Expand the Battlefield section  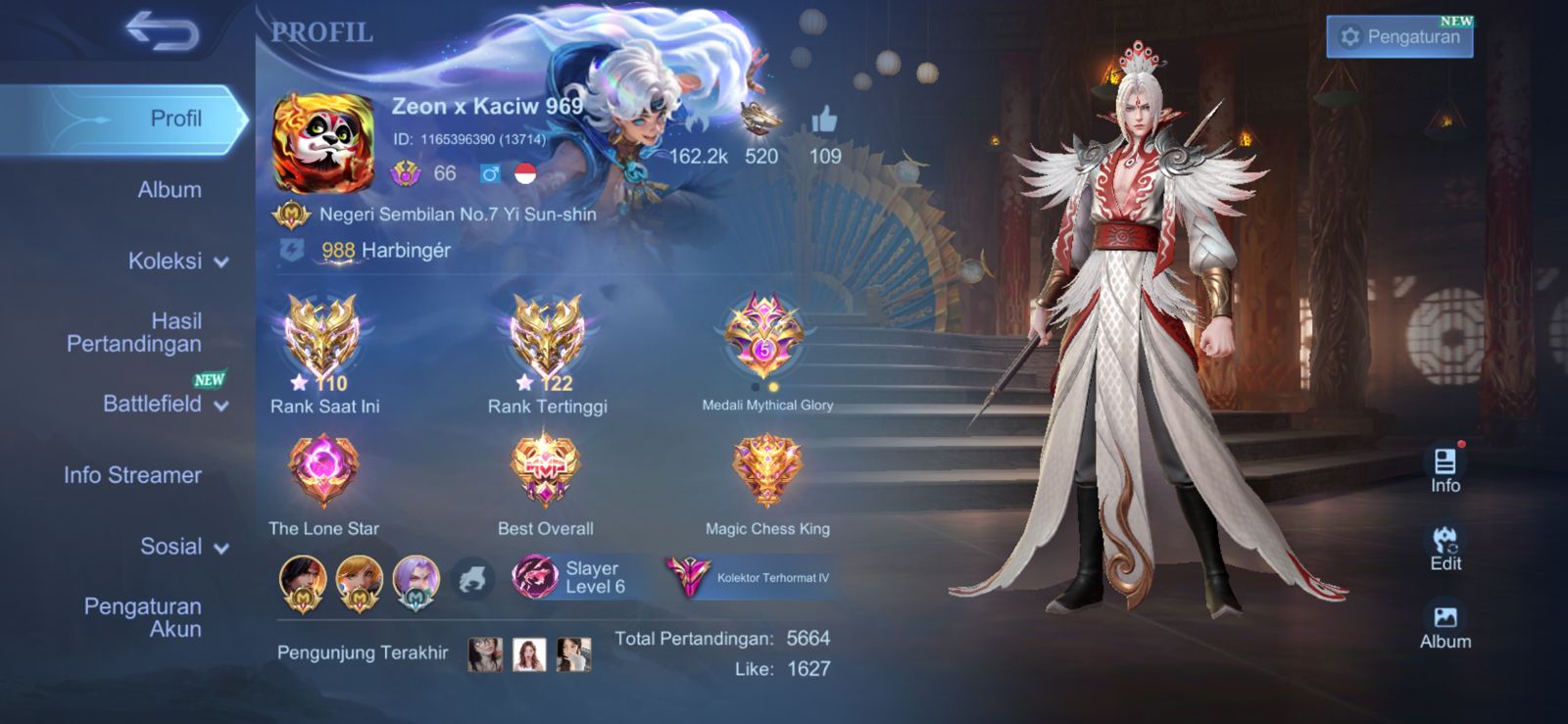(x=165, y=404)
